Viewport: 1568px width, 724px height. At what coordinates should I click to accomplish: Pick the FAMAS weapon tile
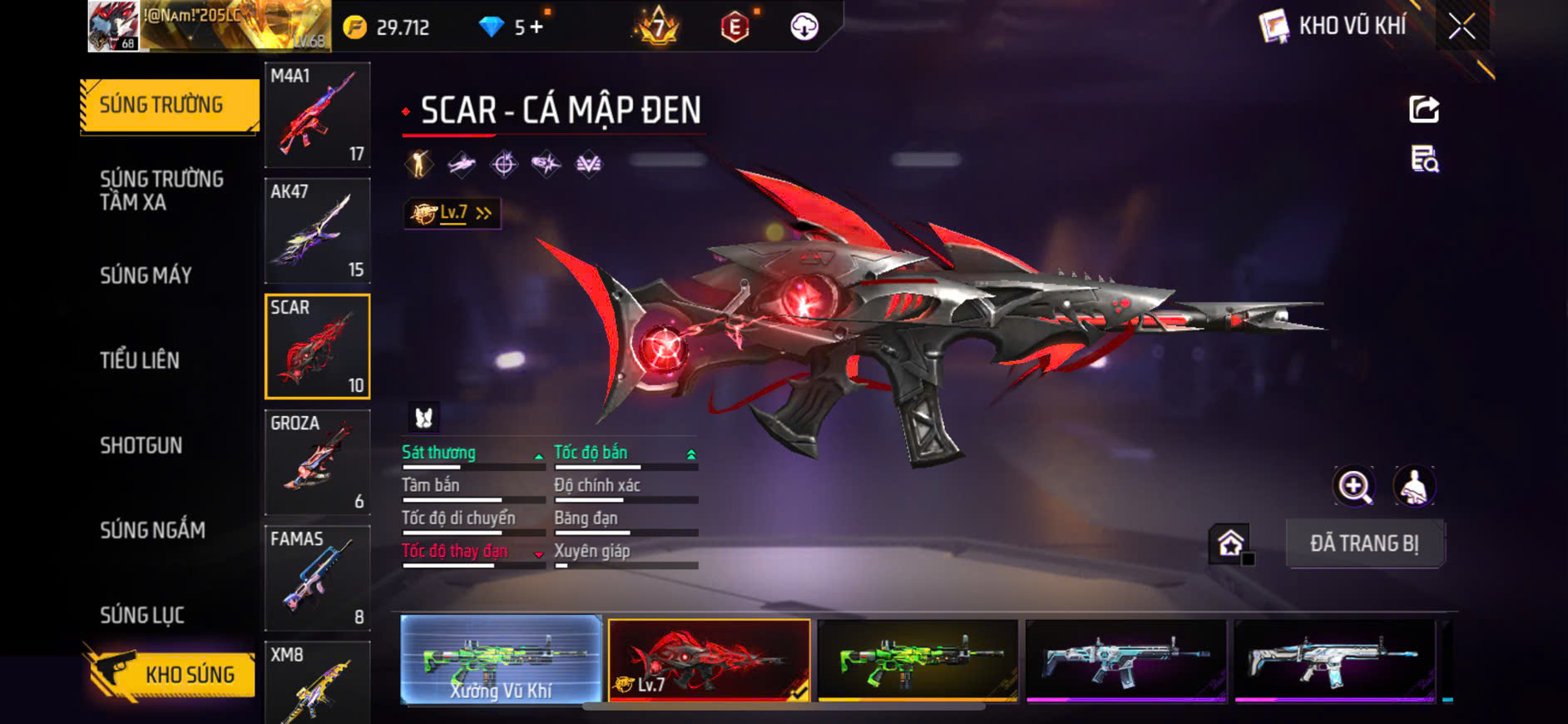click(x=317, y=578)
